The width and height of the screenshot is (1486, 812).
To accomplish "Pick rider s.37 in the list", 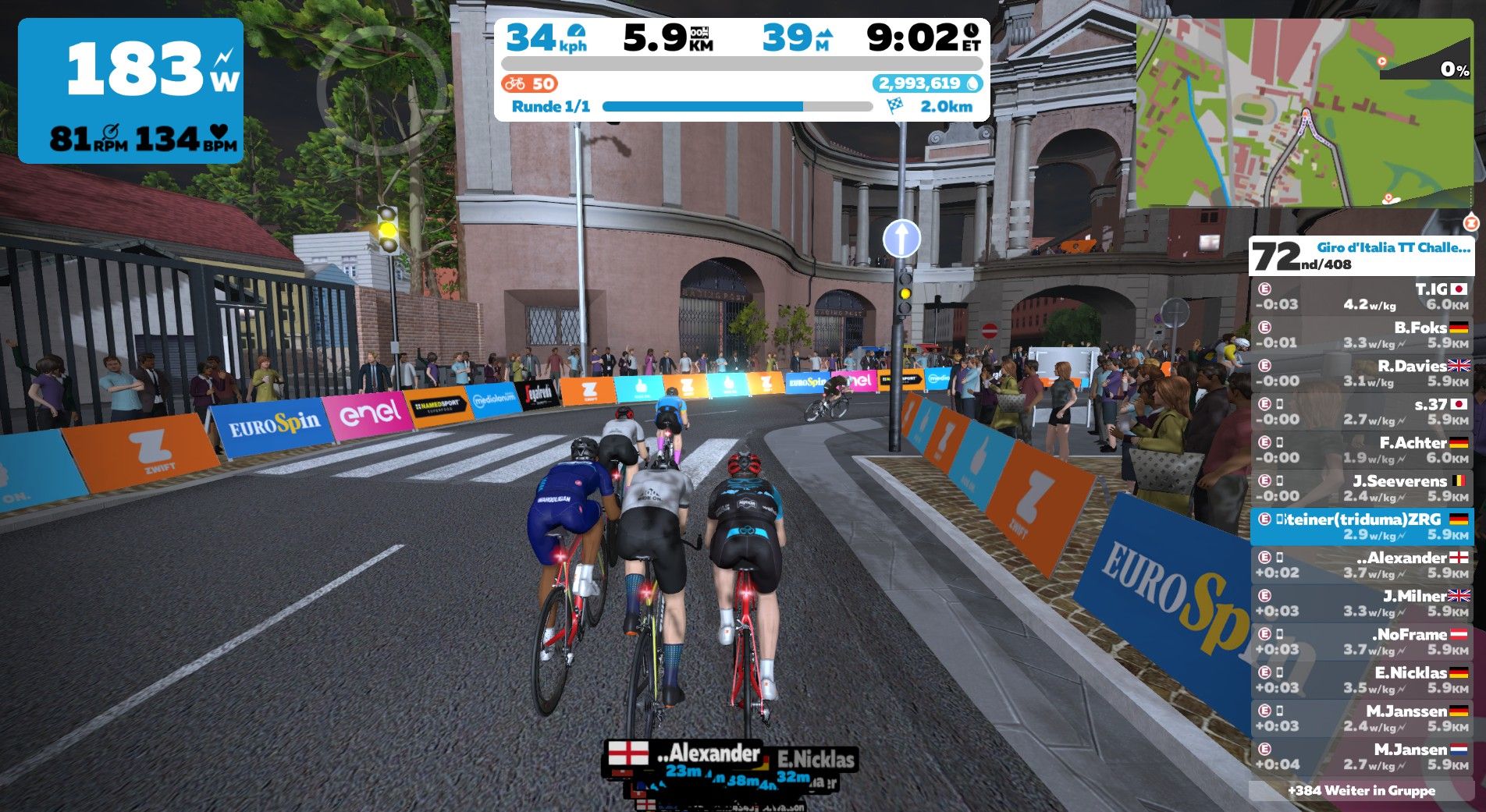I will click(x=1362, y=411).
